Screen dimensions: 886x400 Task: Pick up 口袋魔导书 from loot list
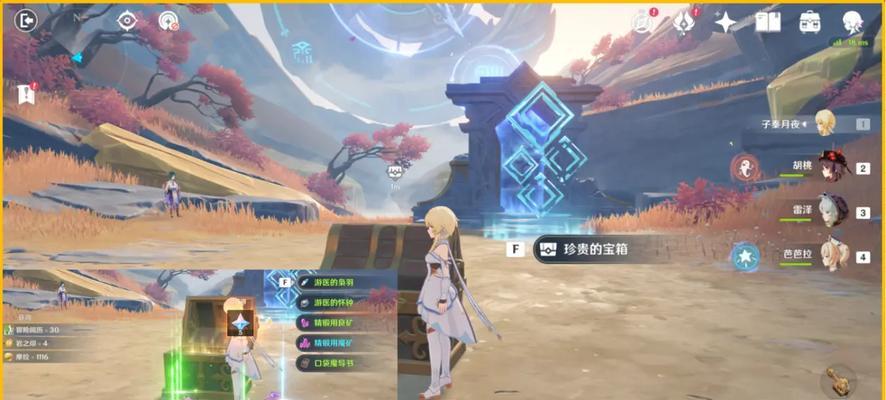tap(335, 363)
